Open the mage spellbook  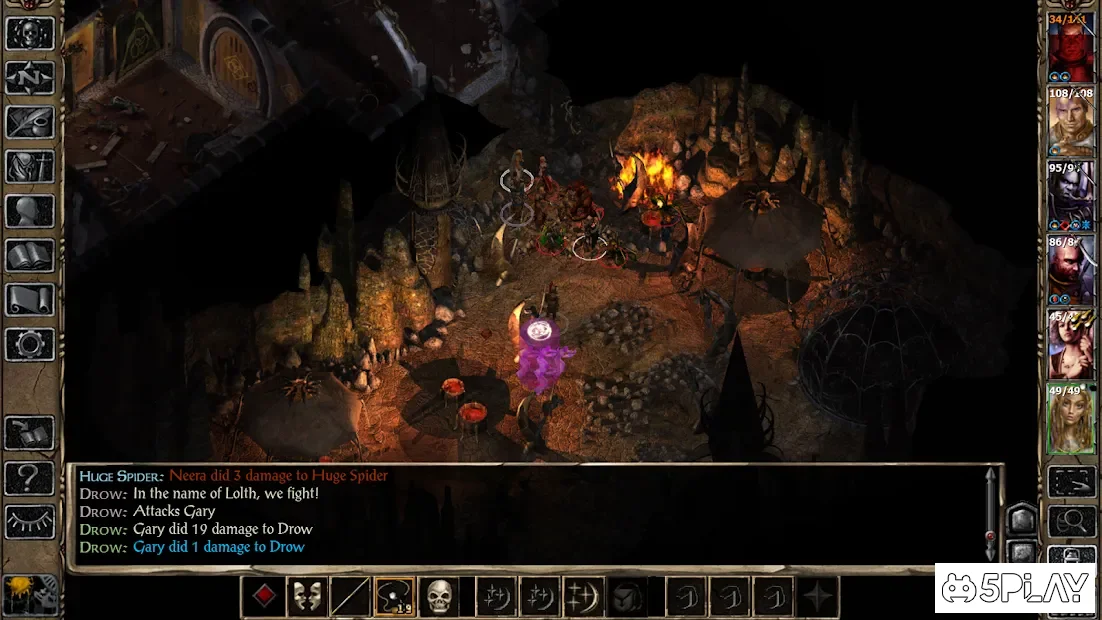tap(30, 255)
